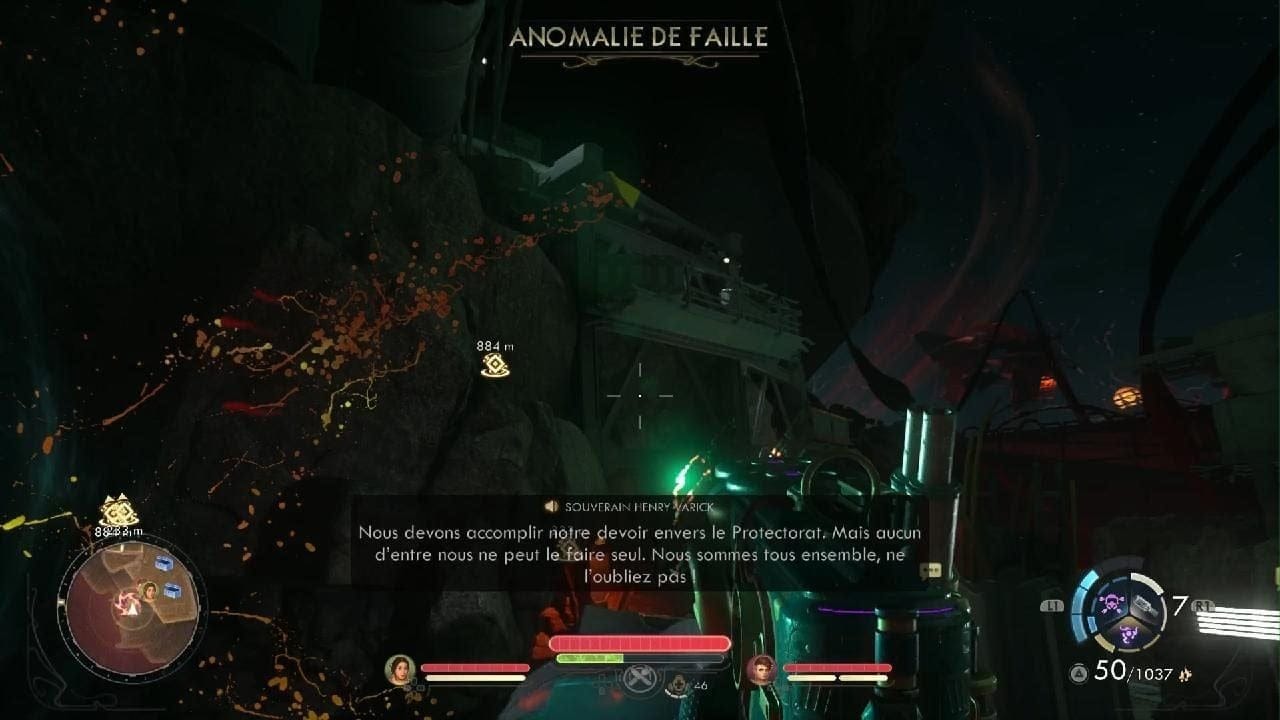Select the left companion portrait
This screenshot has width=1280, height=720.
click(x=400, y=669)
